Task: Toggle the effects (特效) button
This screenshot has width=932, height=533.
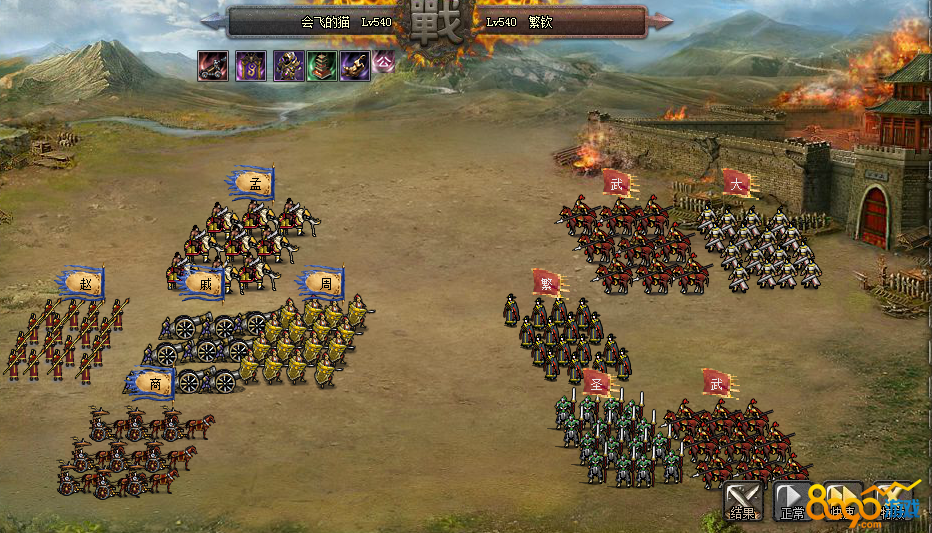Action: click(893, 502)
